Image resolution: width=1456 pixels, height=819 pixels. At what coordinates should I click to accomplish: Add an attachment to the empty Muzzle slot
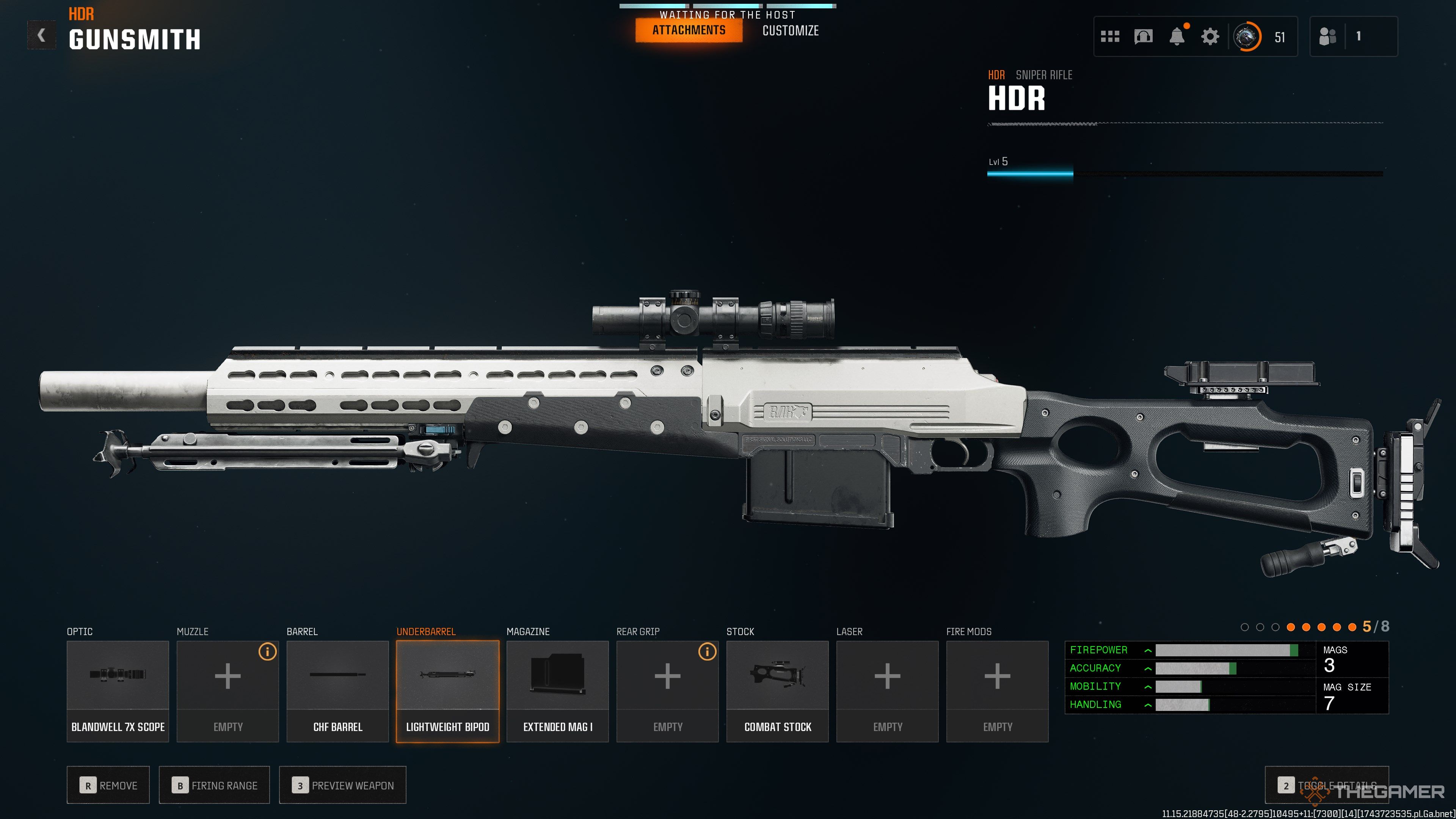coord(227,691)
